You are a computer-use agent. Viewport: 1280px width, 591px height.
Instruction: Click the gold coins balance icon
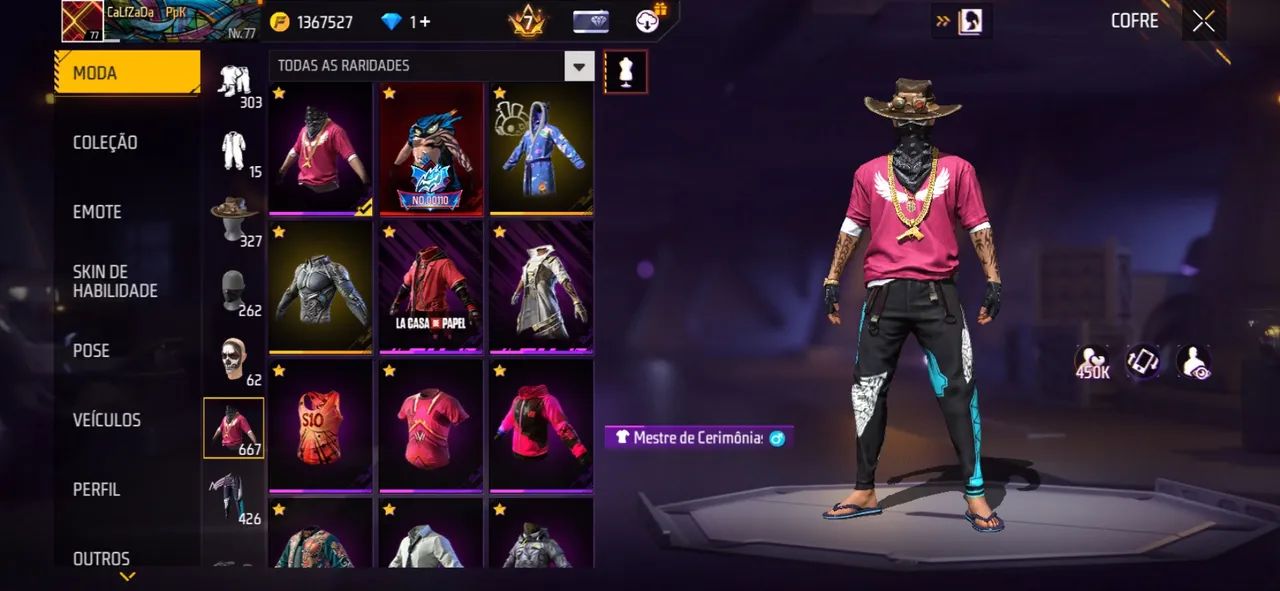point(281,22)
